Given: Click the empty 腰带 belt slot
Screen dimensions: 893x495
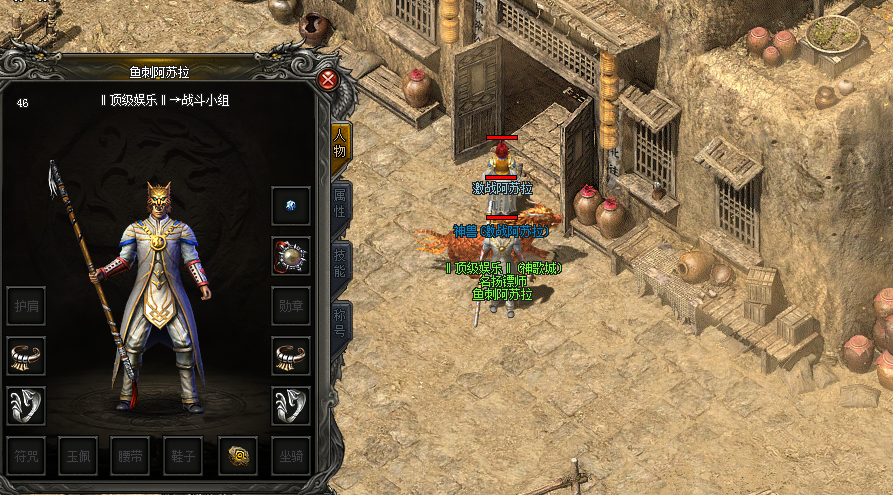Looking at the screenshot, I should 131,456.
